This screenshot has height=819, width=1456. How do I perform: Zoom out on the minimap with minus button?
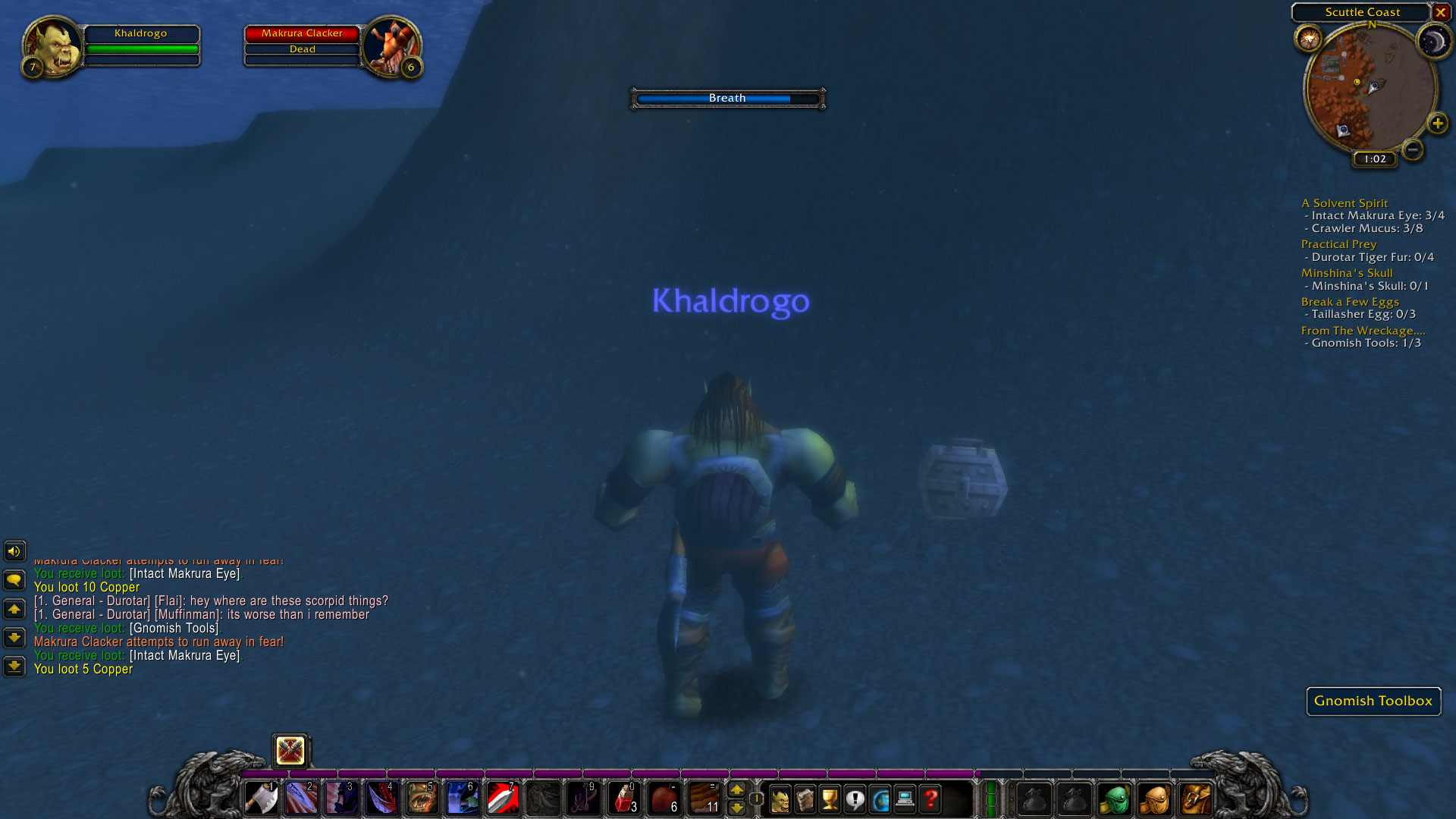(1412, 151)
